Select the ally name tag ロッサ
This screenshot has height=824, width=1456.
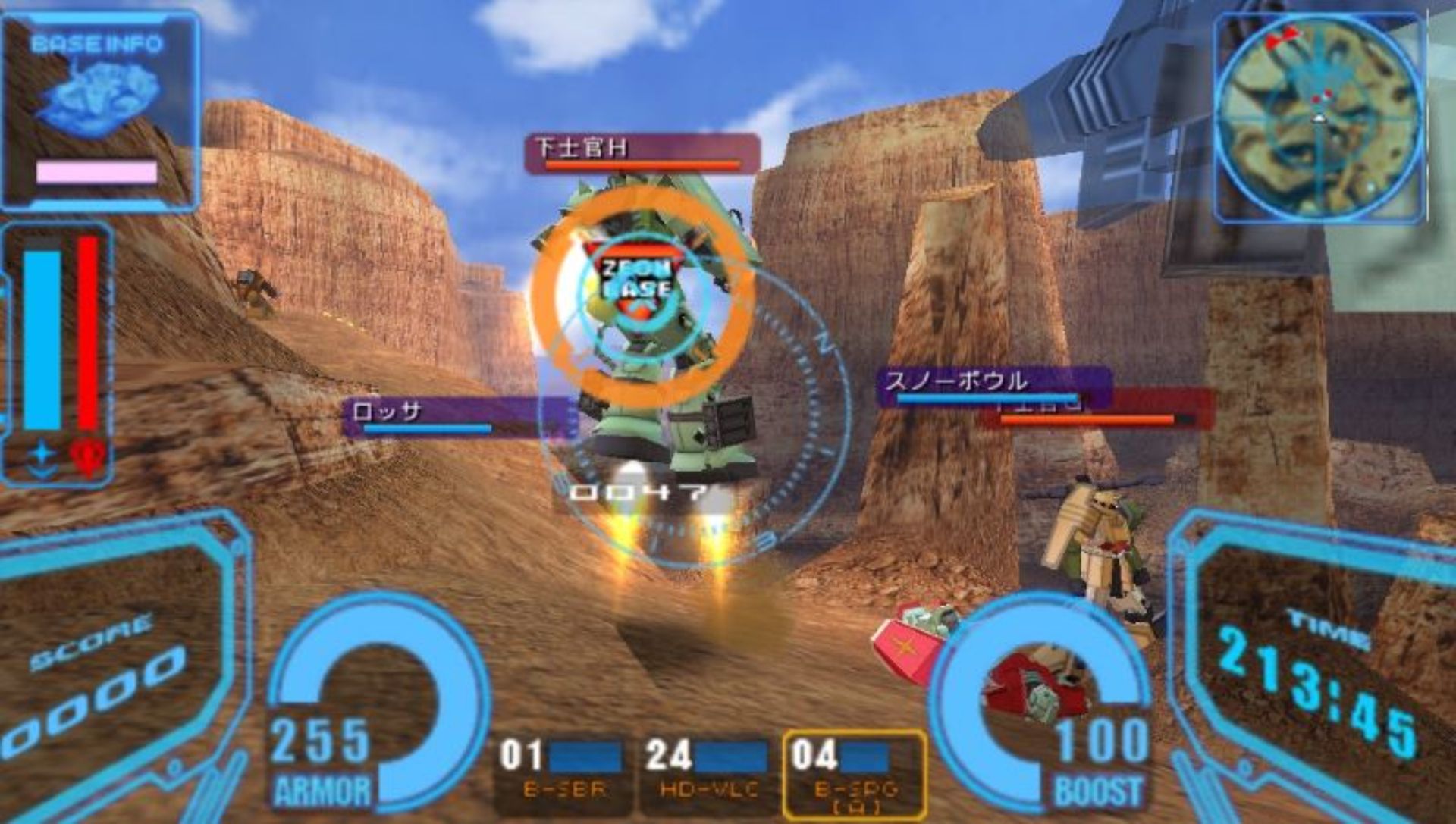tap(455, 416)
